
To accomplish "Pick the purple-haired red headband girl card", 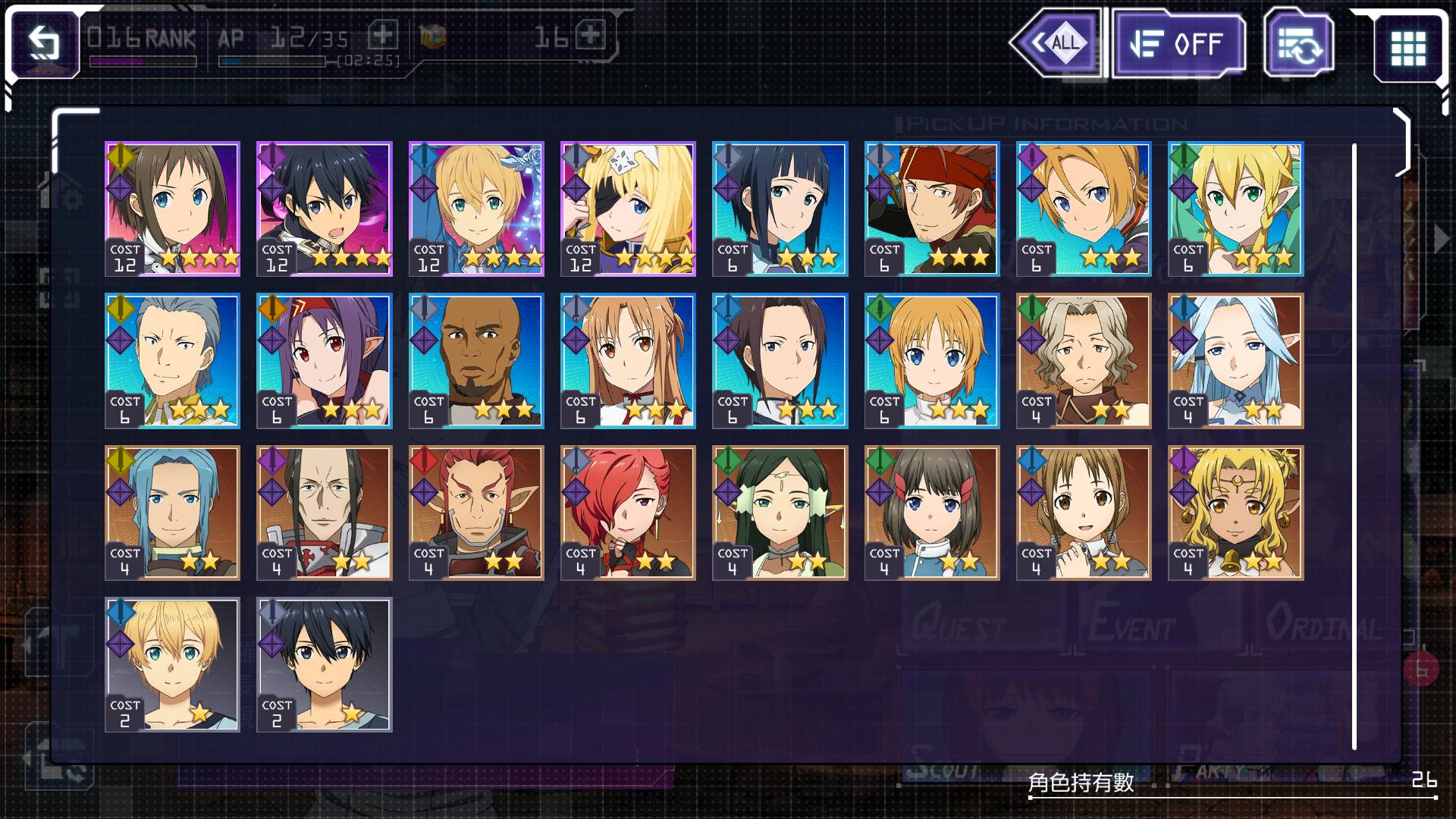I will [325, 361].
